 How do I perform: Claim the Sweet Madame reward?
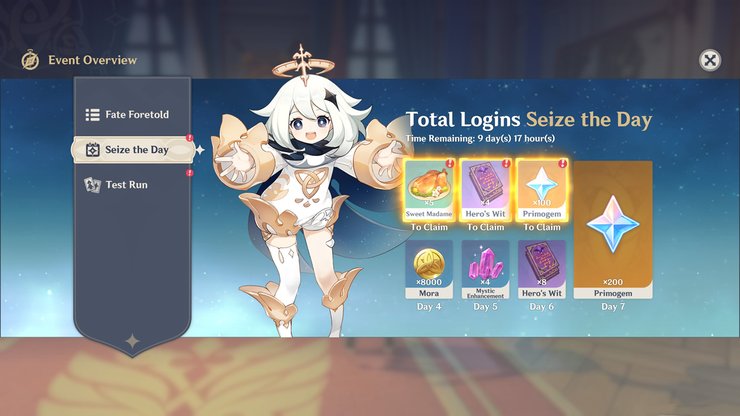(x=429, y=191)
